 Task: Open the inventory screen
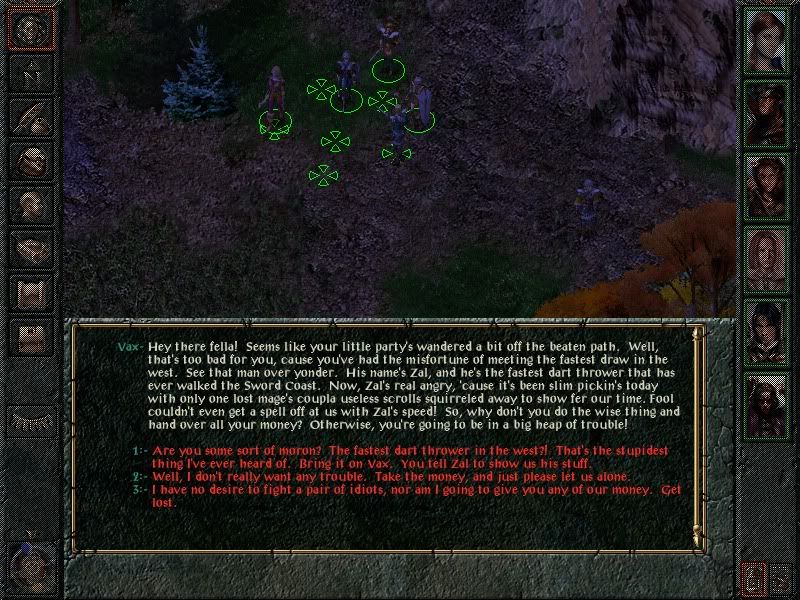(x=31, y=162)
